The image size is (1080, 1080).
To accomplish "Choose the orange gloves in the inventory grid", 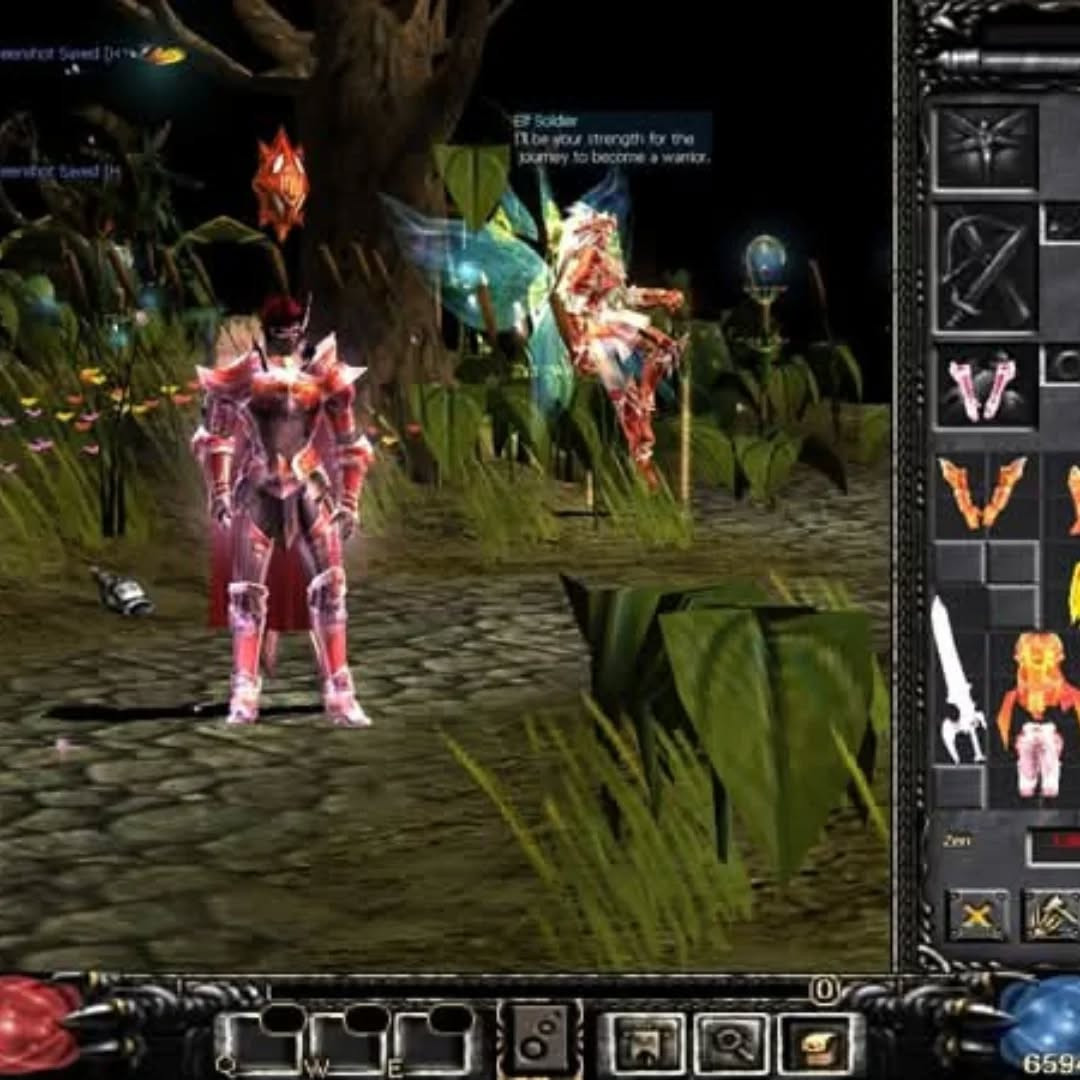I will (982, 492).
